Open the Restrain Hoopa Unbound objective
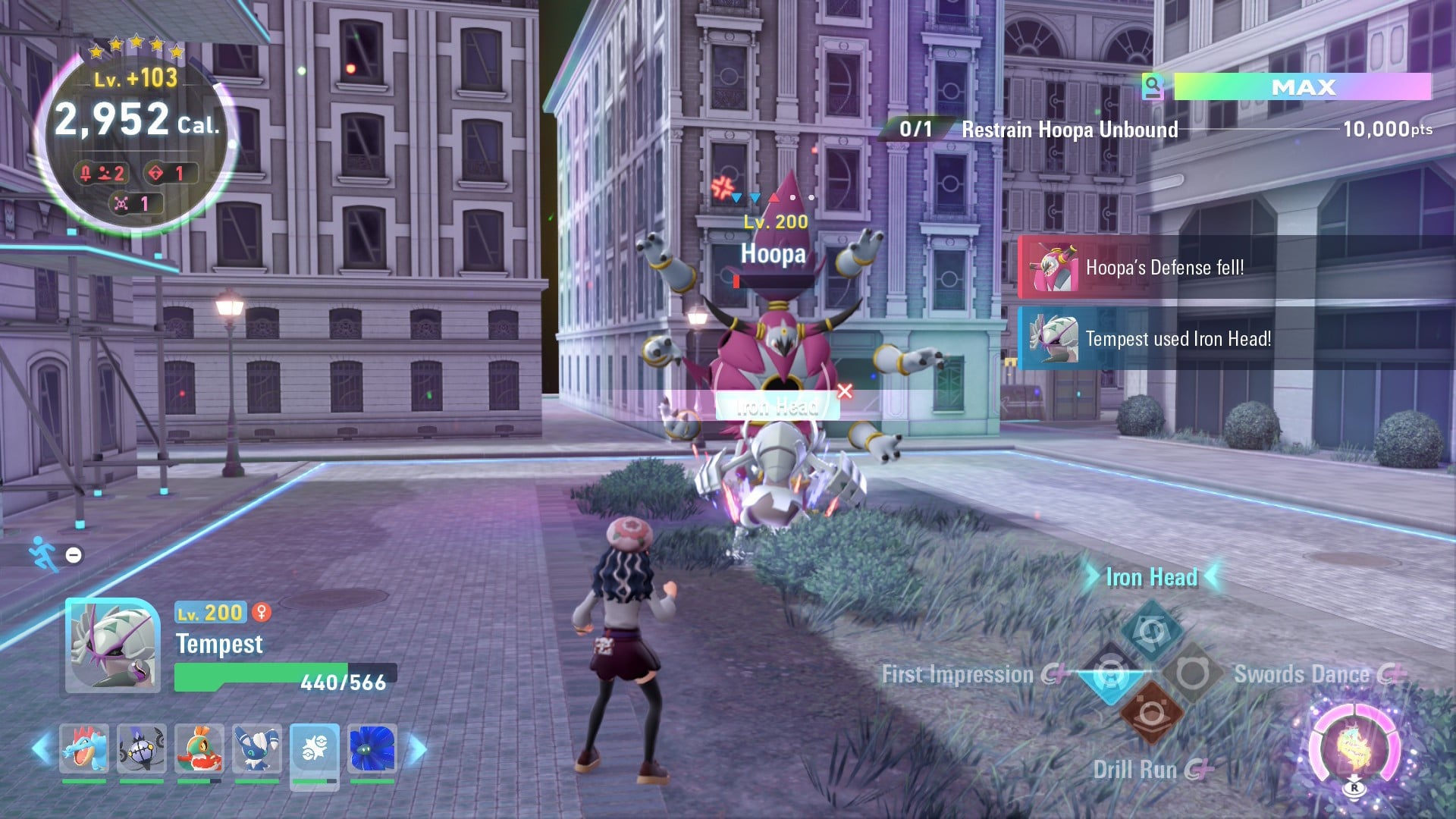The height and width of the screenshot is (819, 1456). pos(1069,130)
